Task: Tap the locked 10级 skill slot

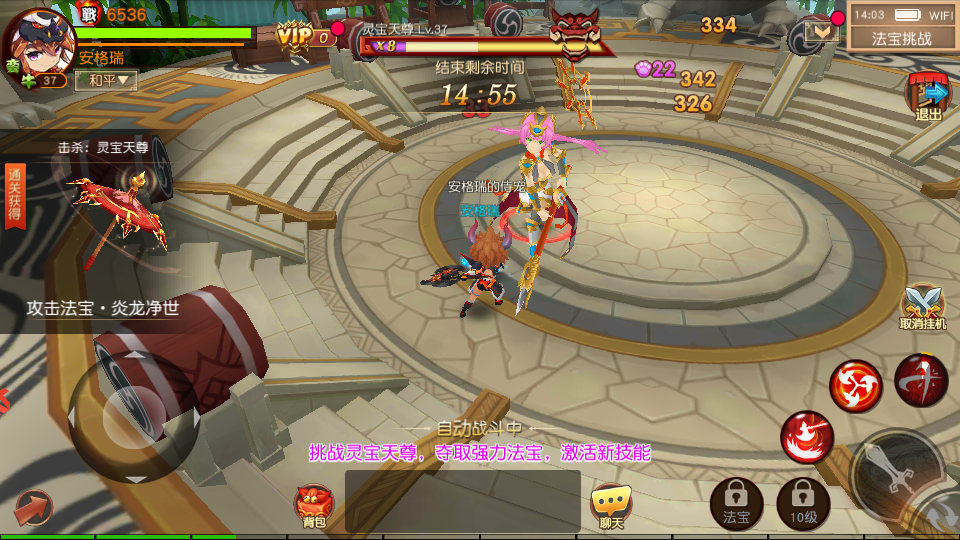Action: pyautogui.click(x=803, y=502)
